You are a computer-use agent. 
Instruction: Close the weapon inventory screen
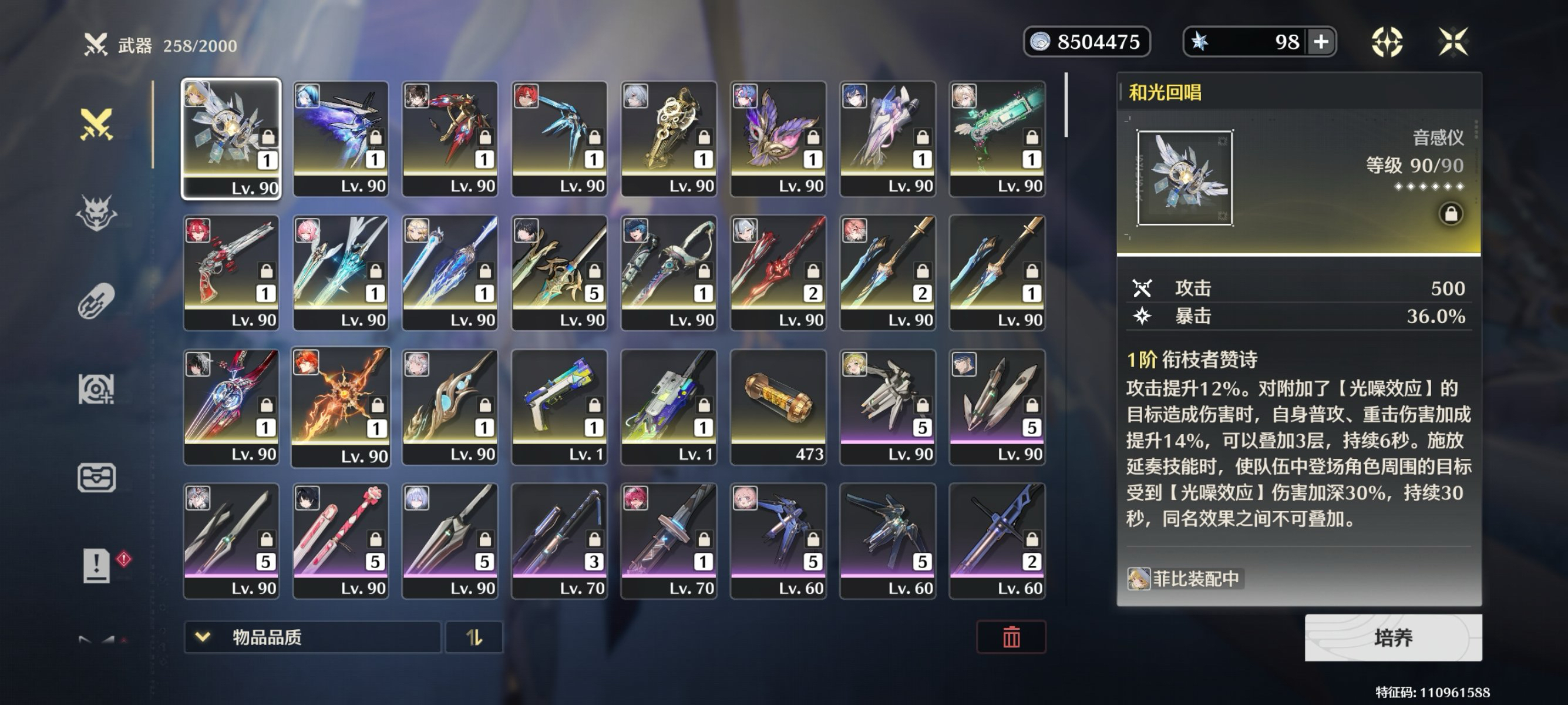[x=1453, y=42]
